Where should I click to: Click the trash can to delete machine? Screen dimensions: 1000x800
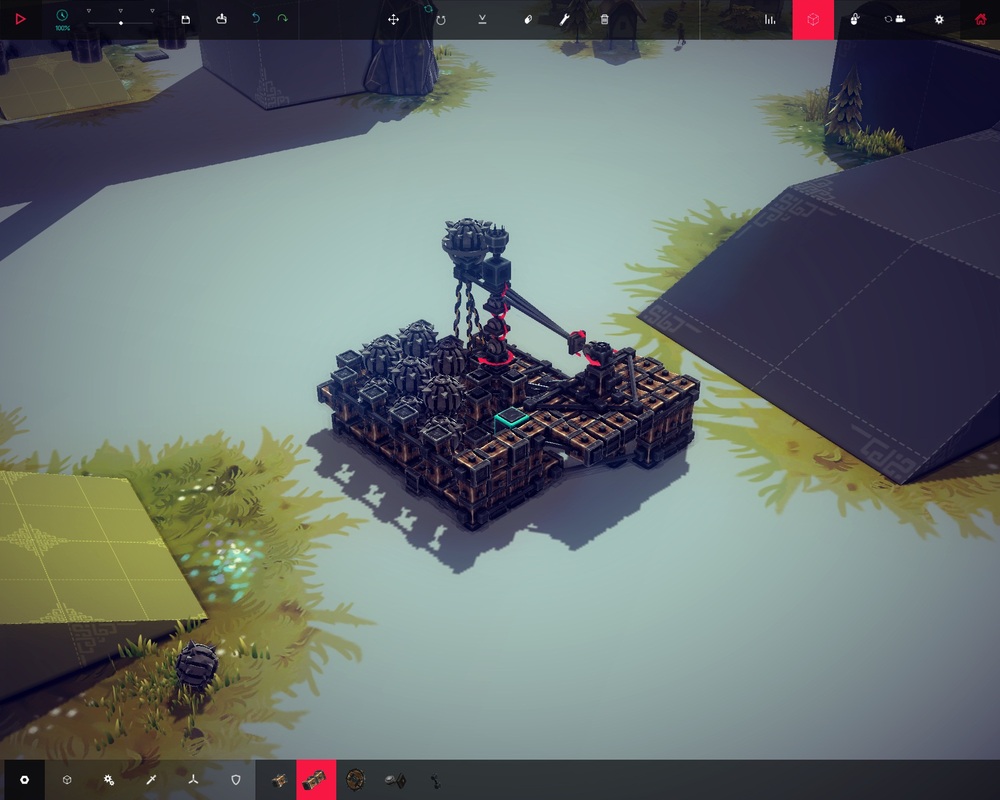tap(604, 19)
